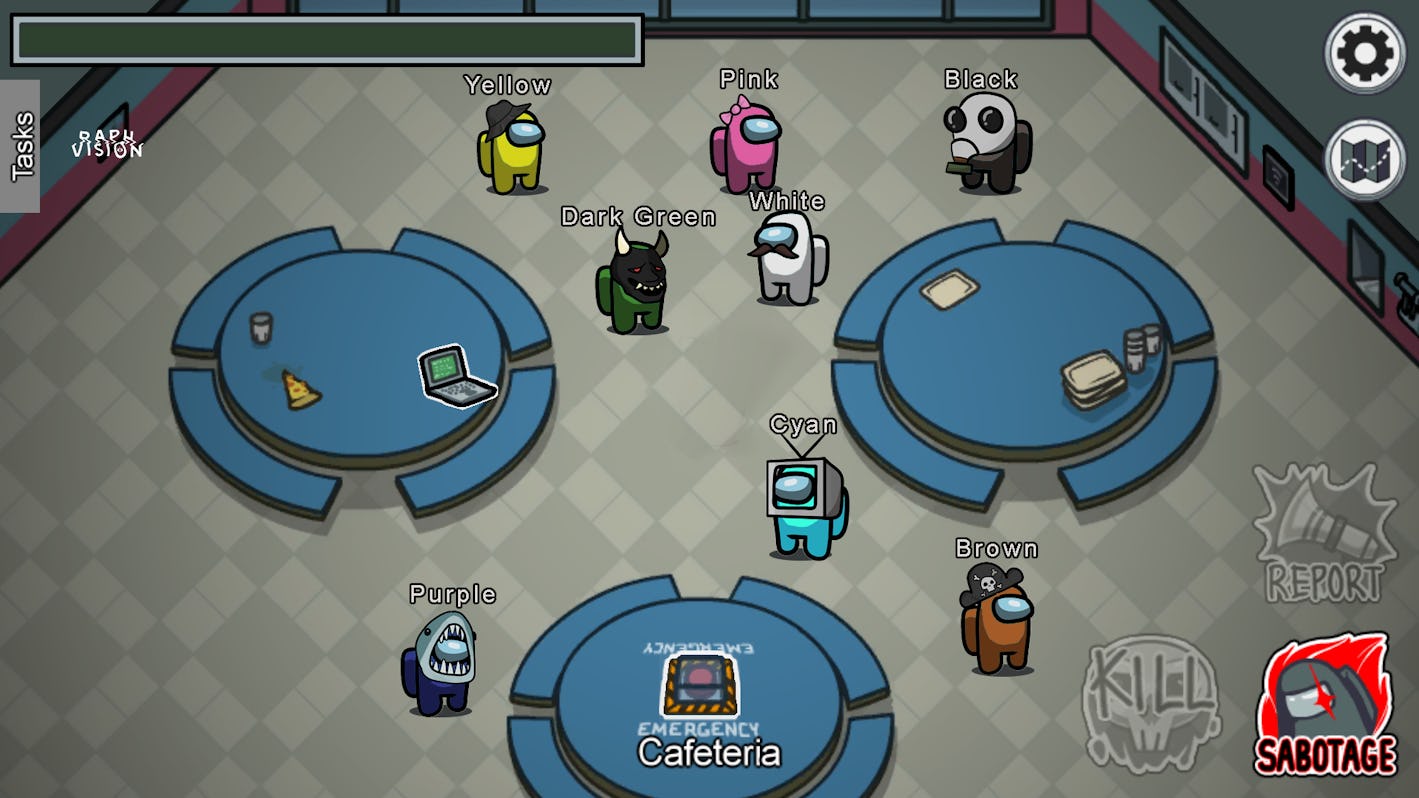Hit the Report megaphone button
The height and width of the screenshot is (798, 1419).
[1325, 534]
